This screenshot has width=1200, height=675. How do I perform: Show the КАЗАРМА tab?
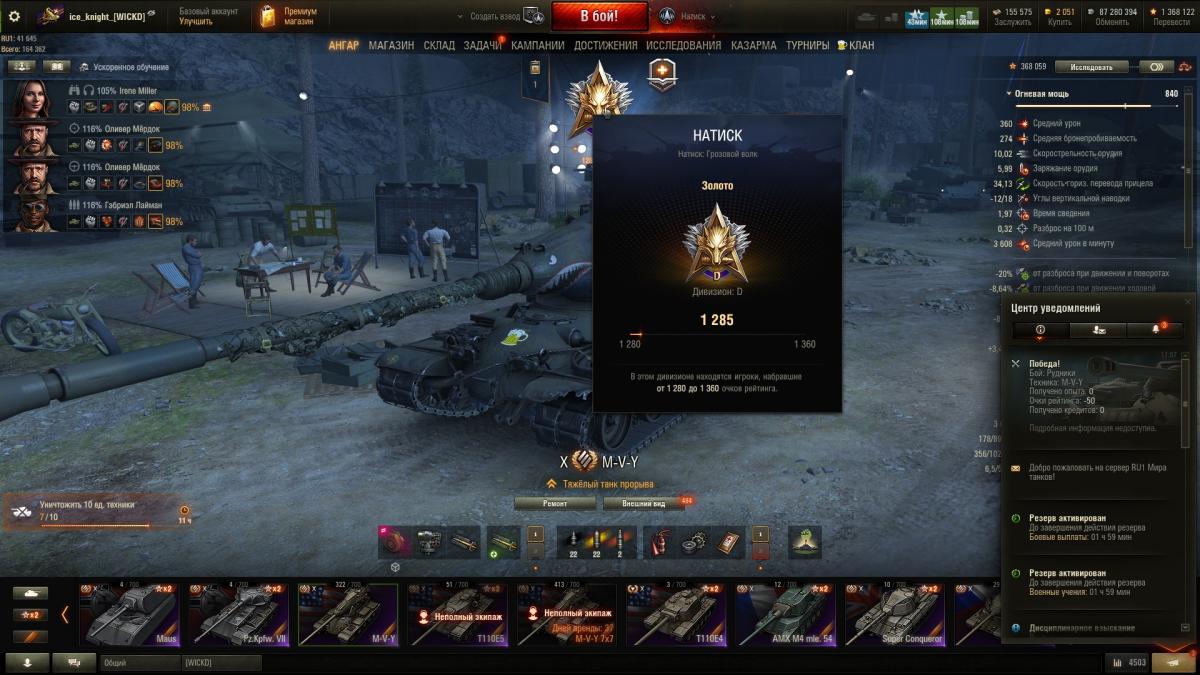tap(753, 45)
